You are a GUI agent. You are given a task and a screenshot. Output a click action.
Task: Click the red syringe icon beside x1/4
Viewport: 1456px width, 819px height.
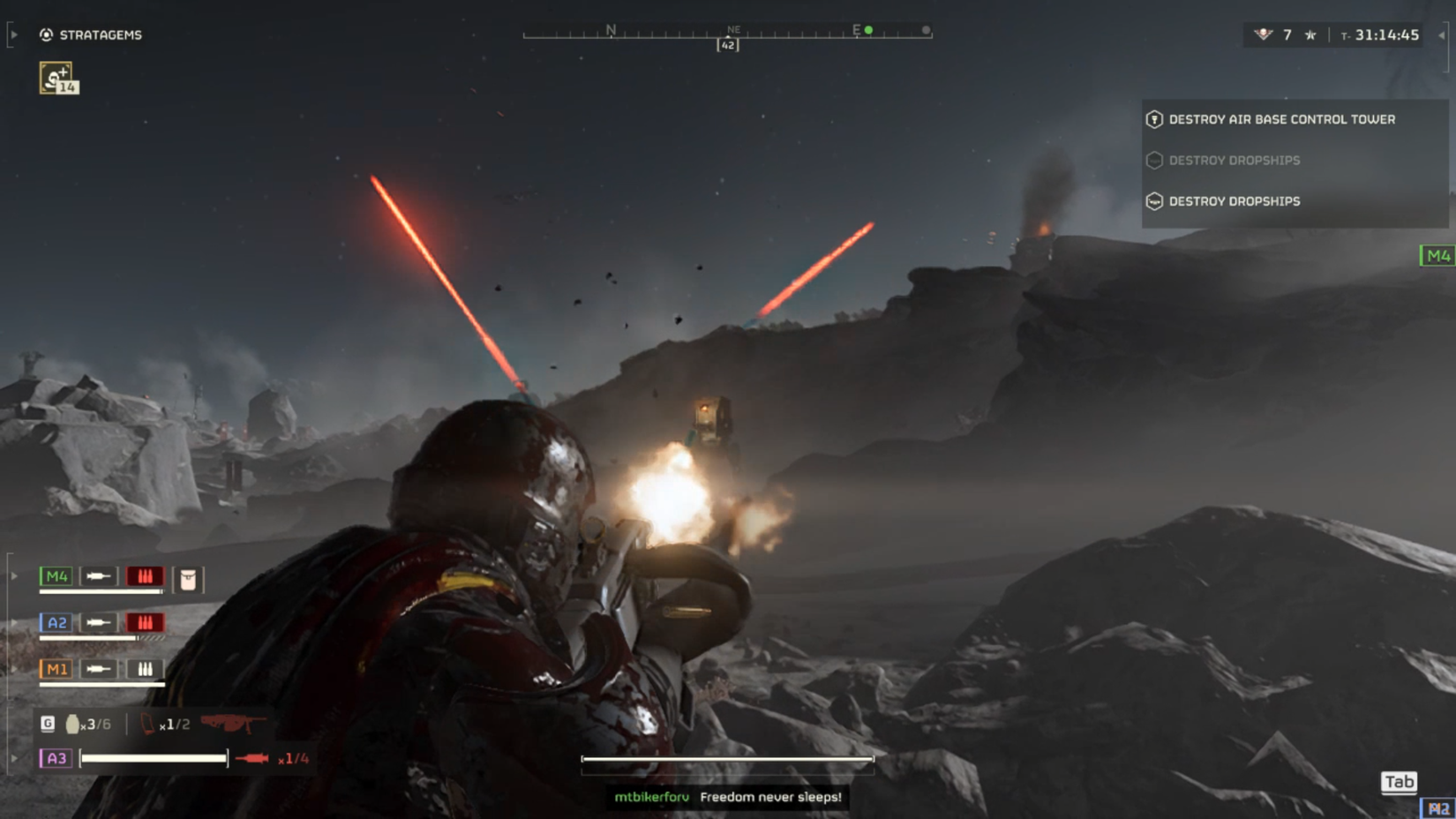tap(251, 758)
